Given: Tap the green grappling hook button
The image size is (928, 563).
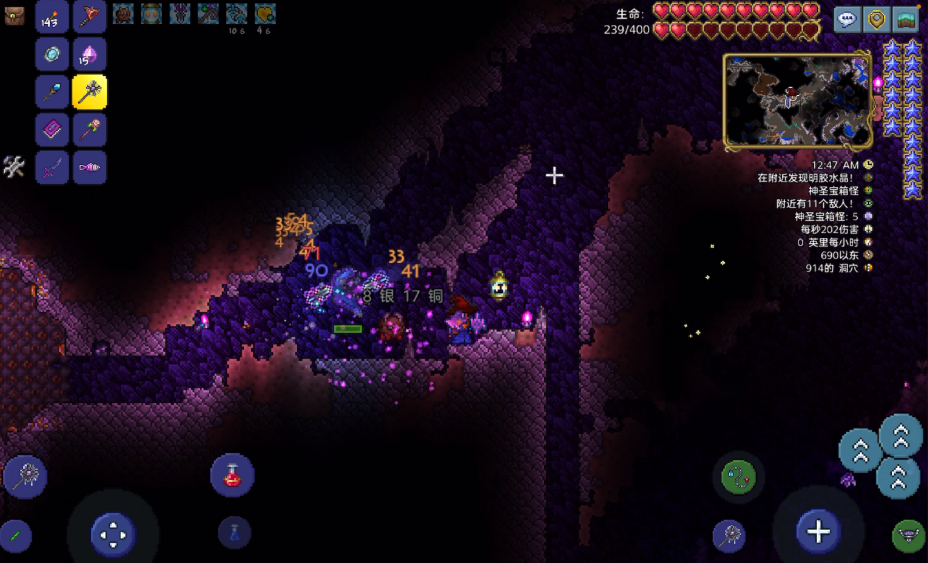Looking at the screenshot, I should pos(738,477).
